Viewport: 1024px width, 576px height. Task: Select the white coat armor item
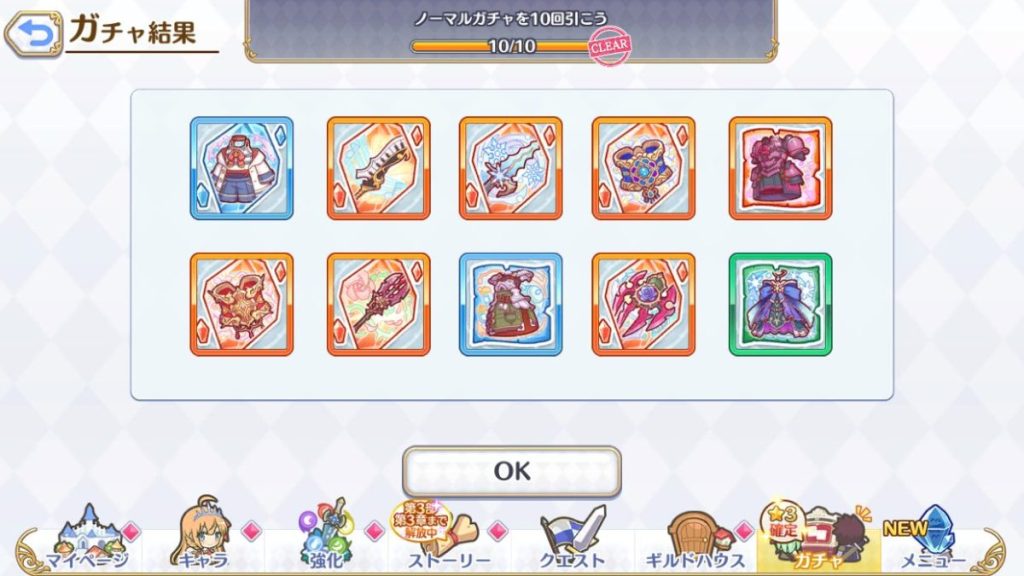242,168
